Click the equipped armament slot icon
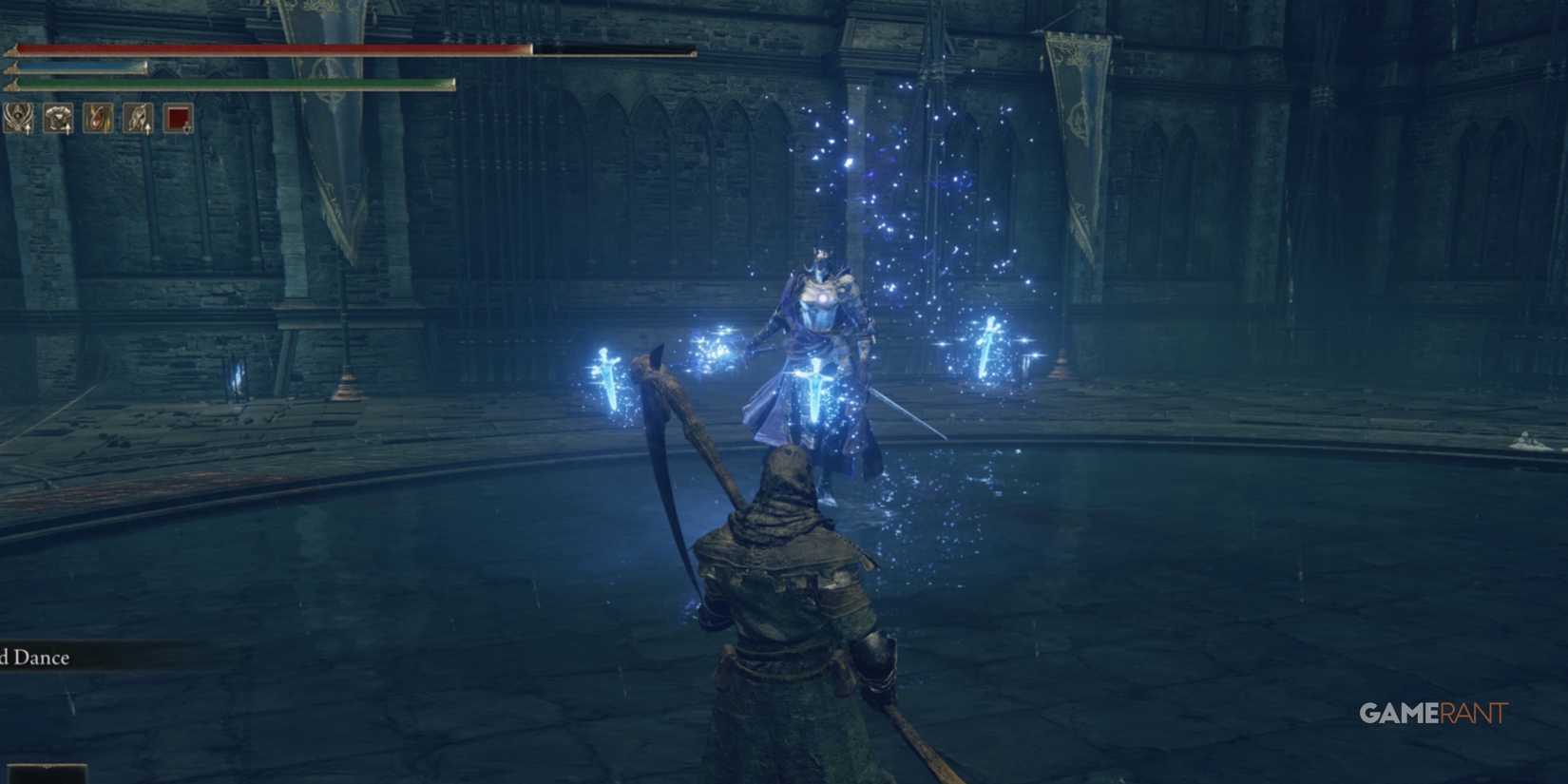 tap(57, 119)
